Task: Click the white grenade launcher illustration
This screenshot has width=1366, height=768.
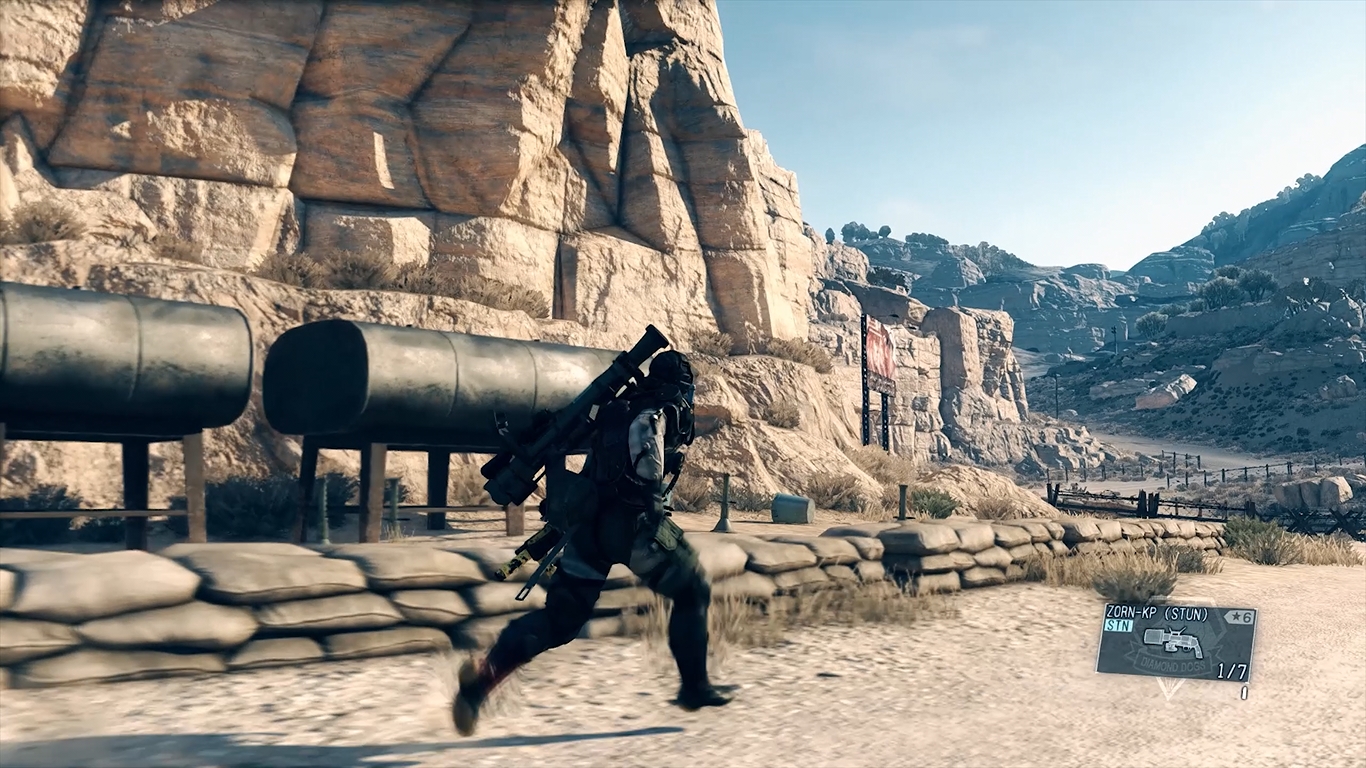Action: pyautogui.click(x=1172, y=642)
